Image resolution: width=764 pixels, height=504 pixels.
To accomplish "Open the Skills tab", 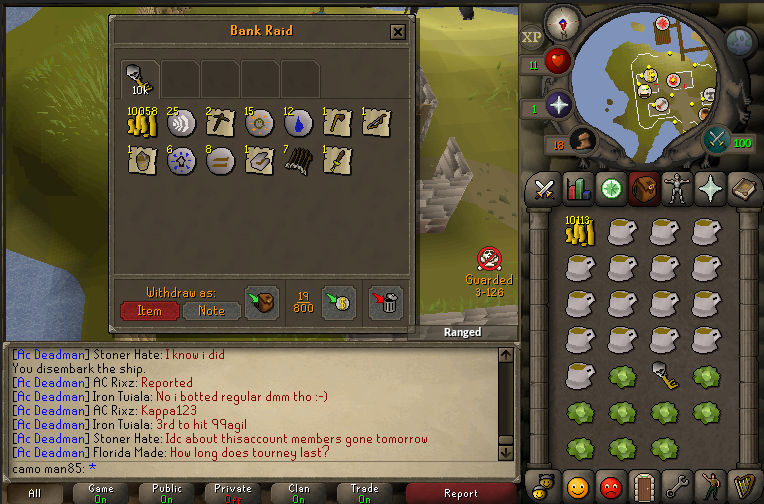I will click(578, 187).
